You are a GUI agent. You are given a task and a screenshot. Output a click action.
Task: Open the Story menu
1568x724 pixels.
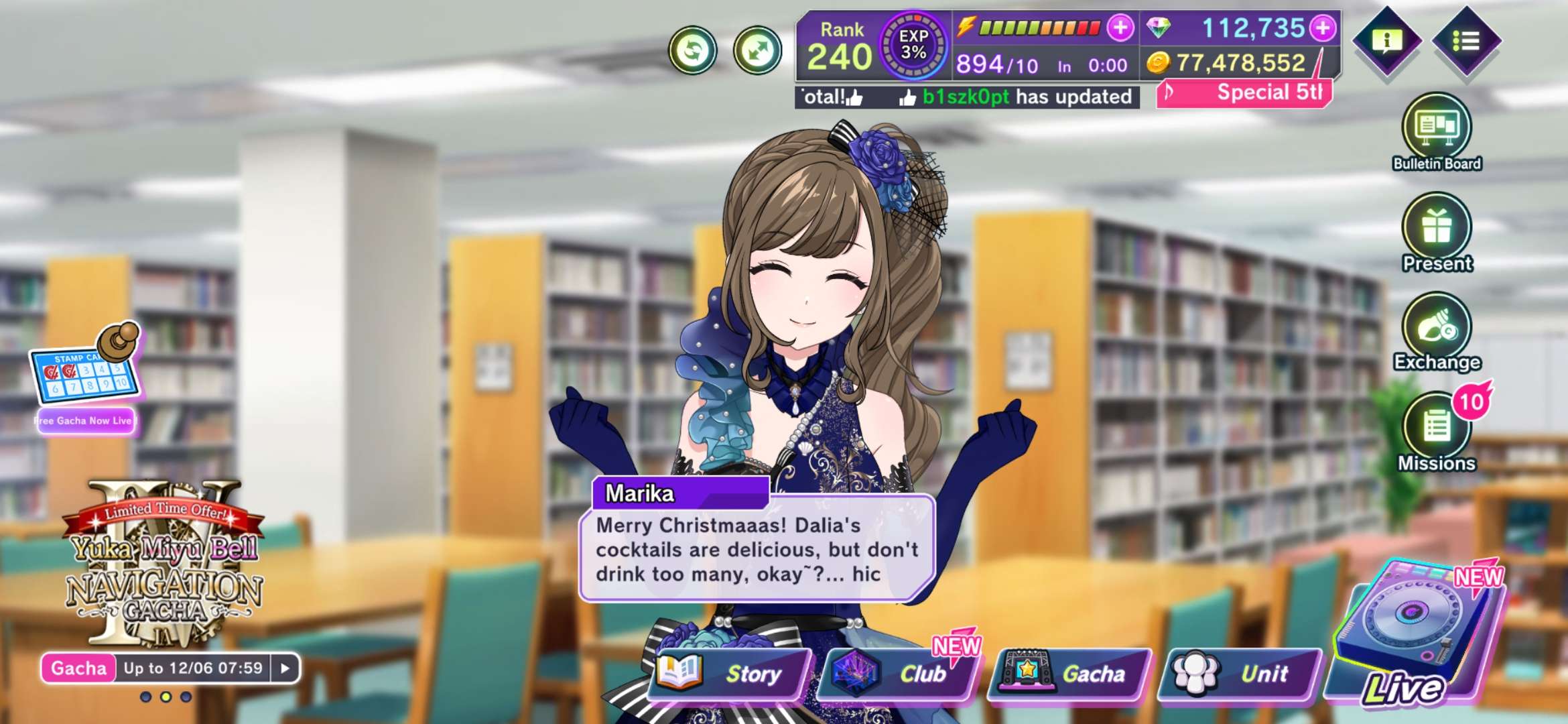(729, 673)
